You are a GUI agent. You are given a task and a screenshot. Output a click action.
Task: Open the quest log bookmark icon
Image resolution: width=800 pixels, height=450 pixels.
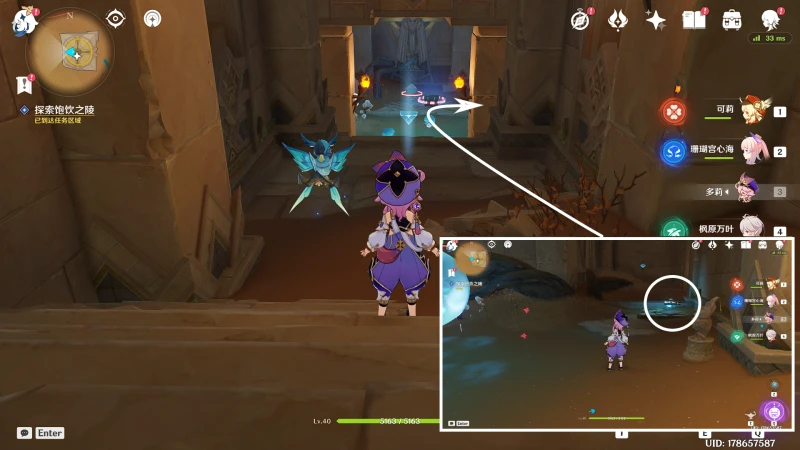[x=25, y=85]
